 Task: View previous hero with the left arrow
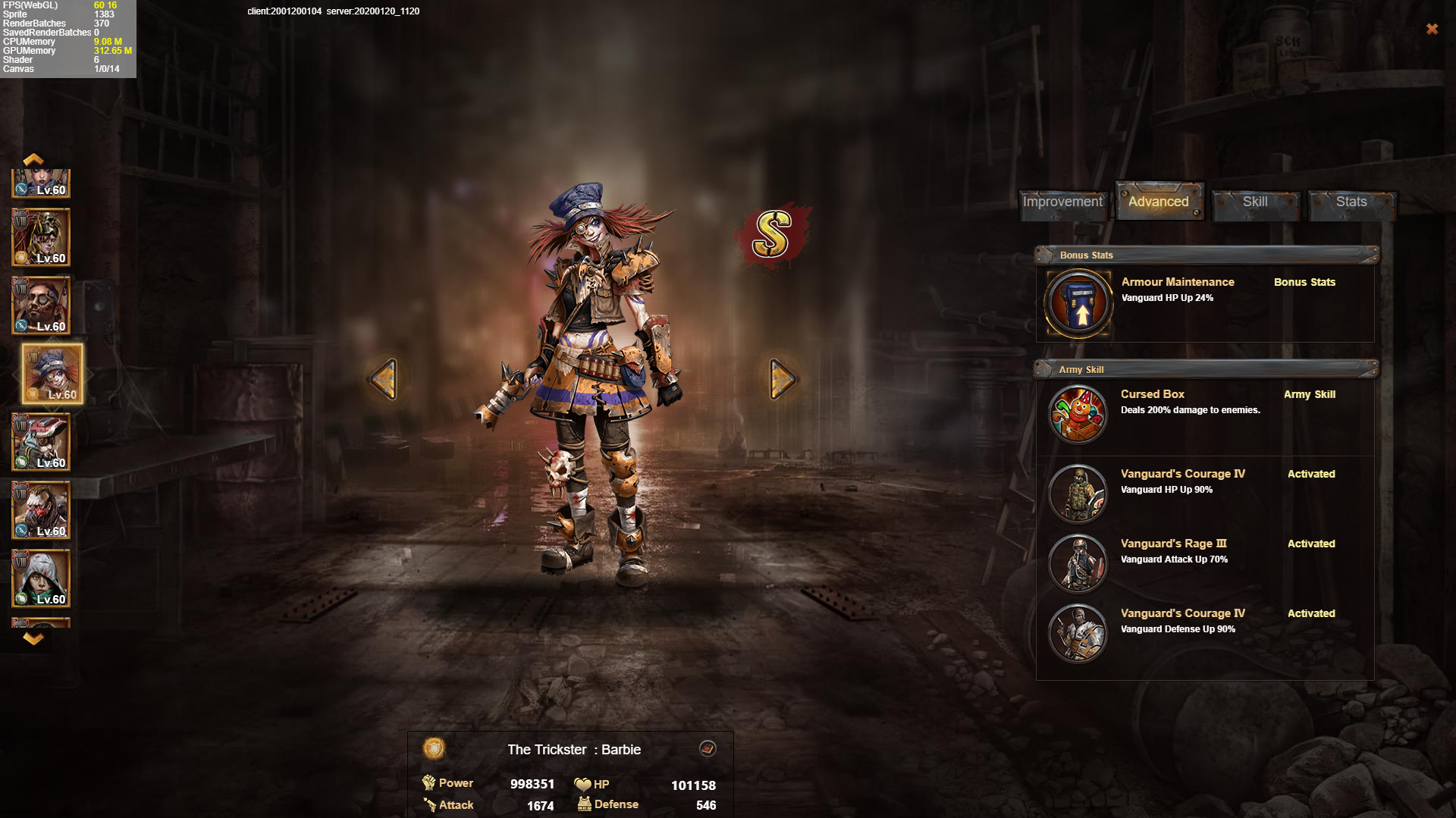click(x=384, y=378)
